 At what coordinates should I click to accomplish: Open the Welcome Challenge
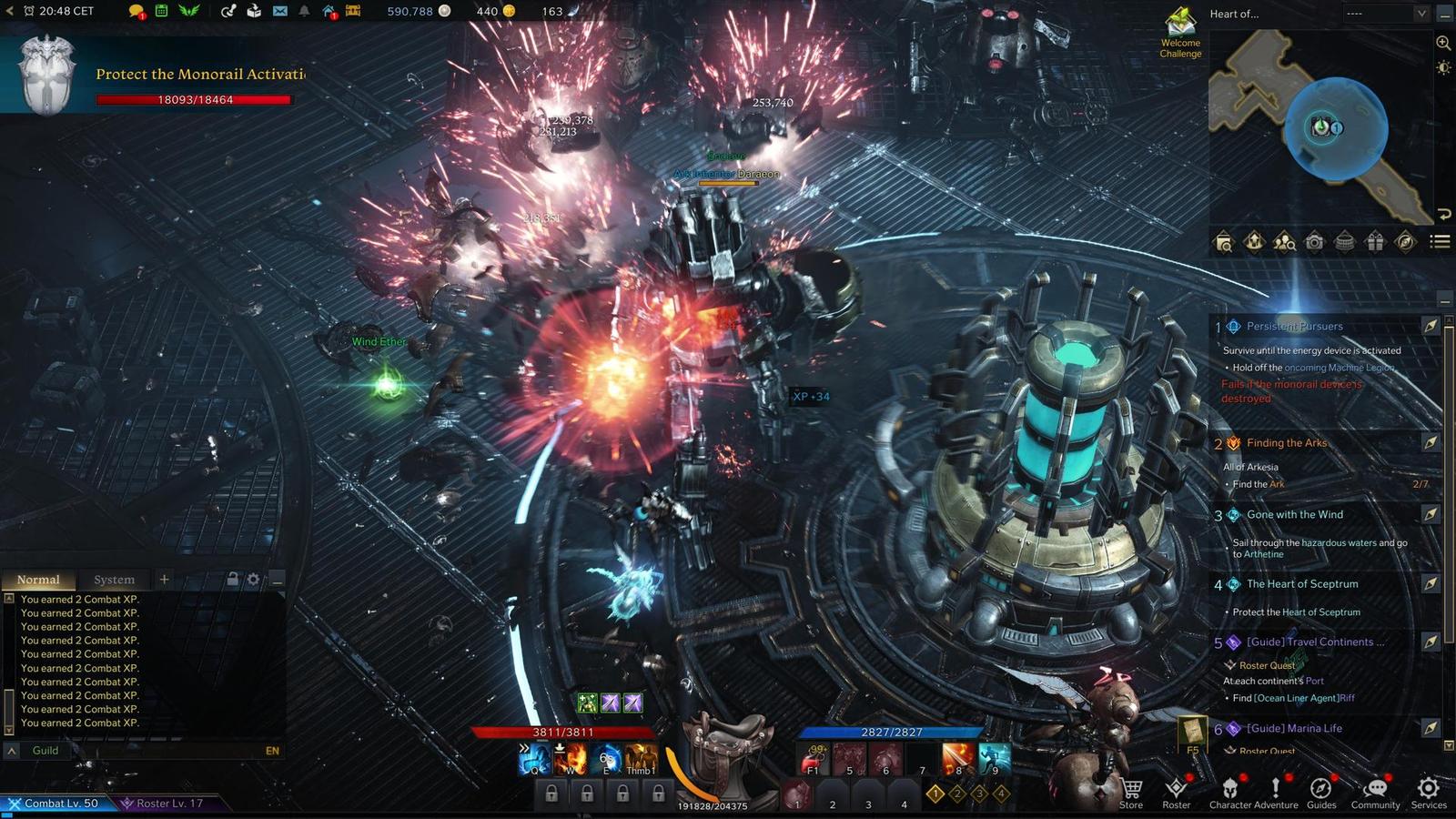pyautogui.click(x=1180, y=34)
